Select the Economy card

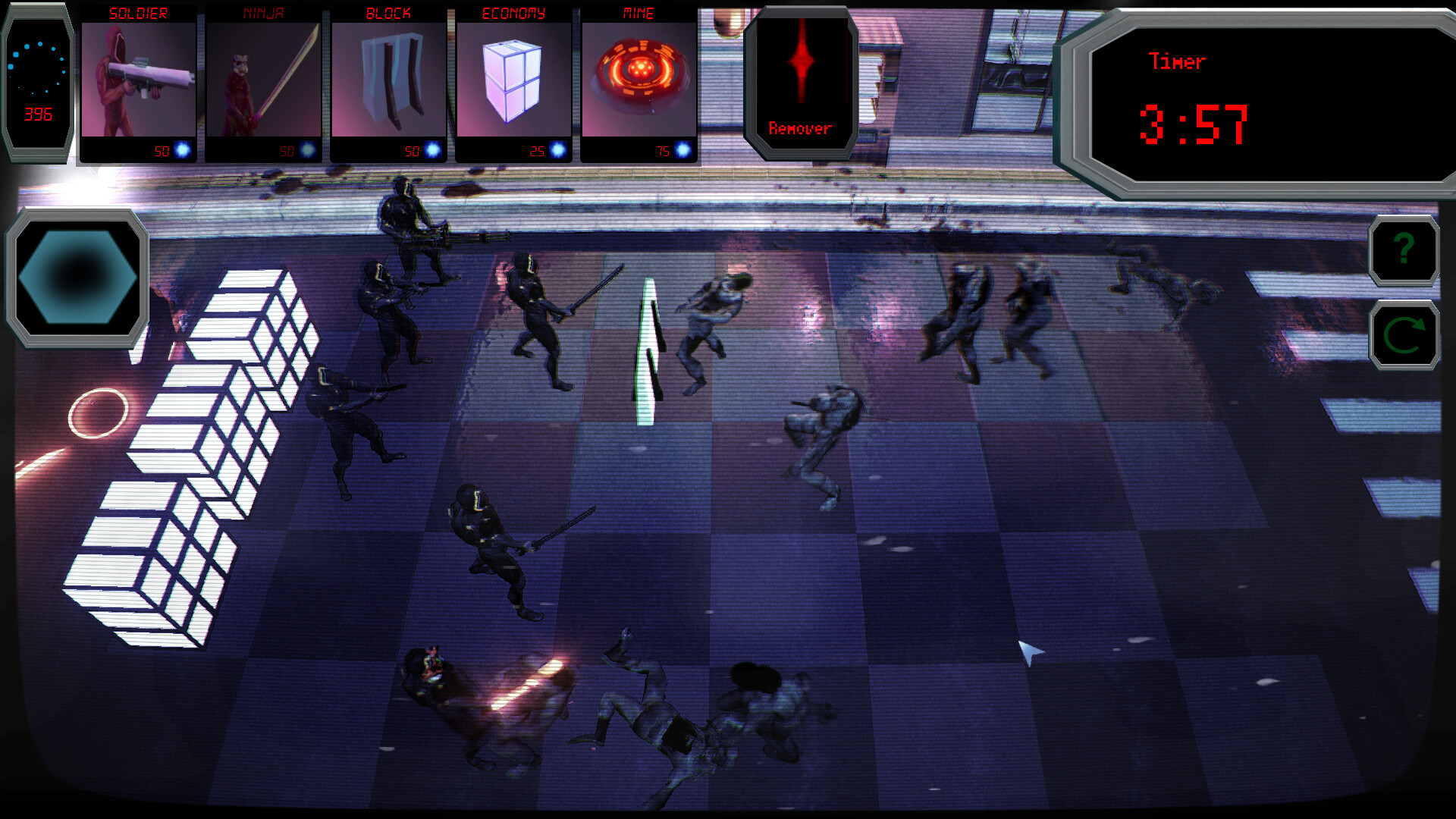(x=515, y=80)
